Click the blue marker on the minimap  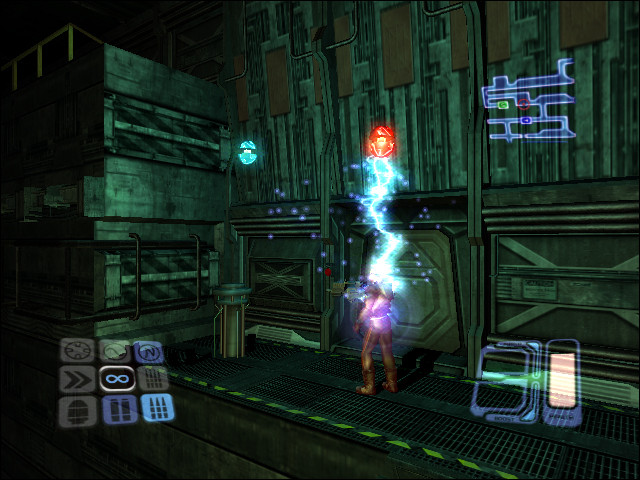click(526, 120)
